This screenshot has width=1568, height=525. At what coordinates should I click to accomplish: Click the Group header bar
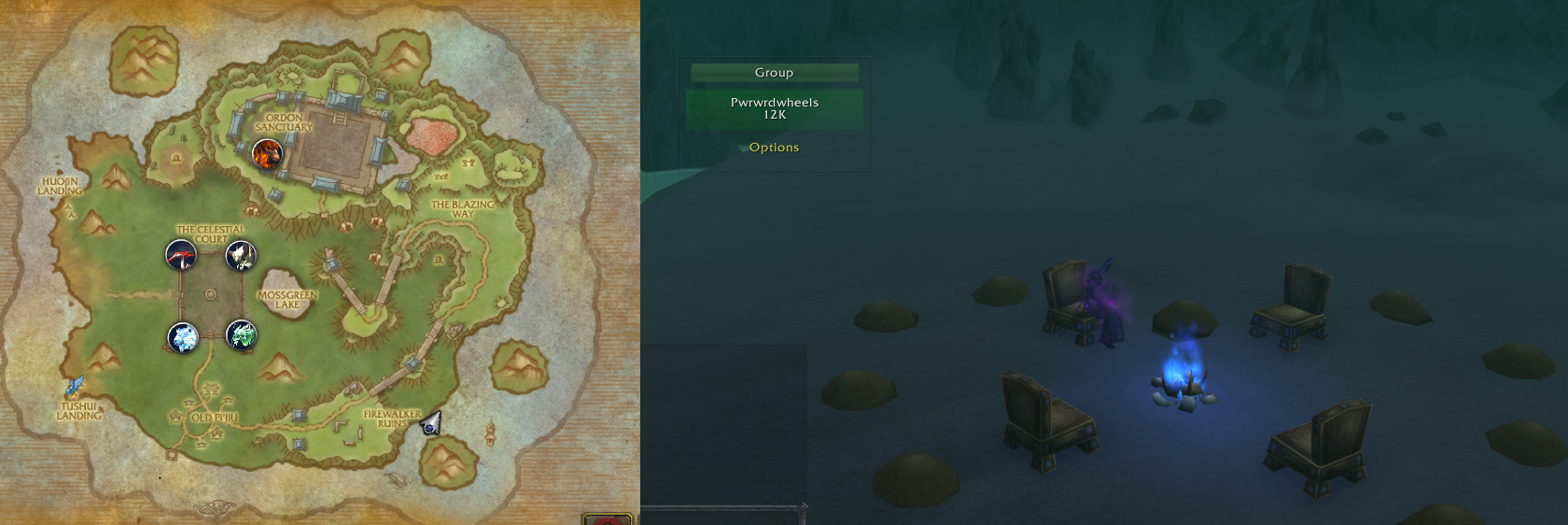pos(774,72)
